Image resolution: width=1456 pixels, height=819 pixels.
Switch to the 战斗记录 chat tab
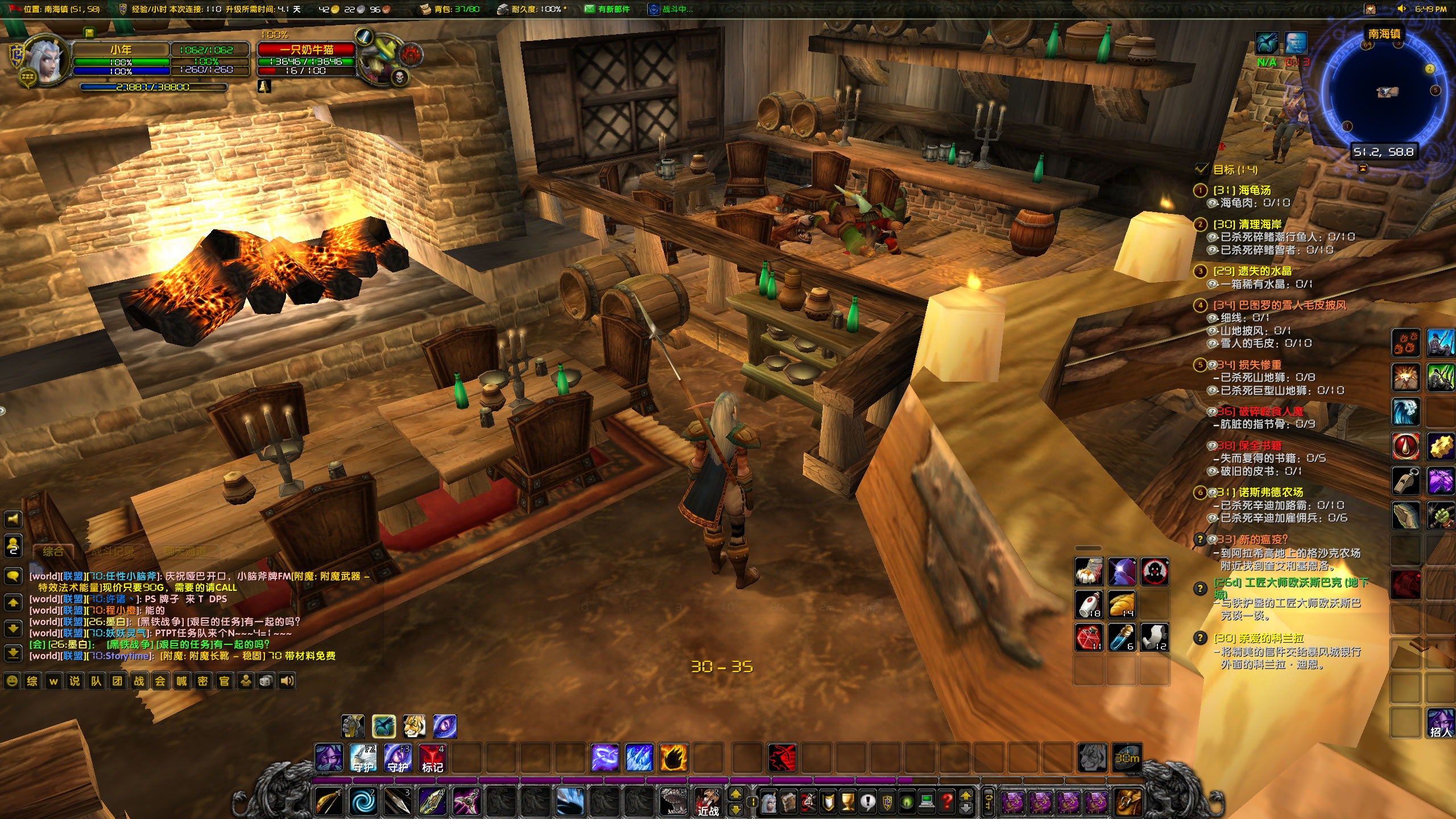click(114, 551)
